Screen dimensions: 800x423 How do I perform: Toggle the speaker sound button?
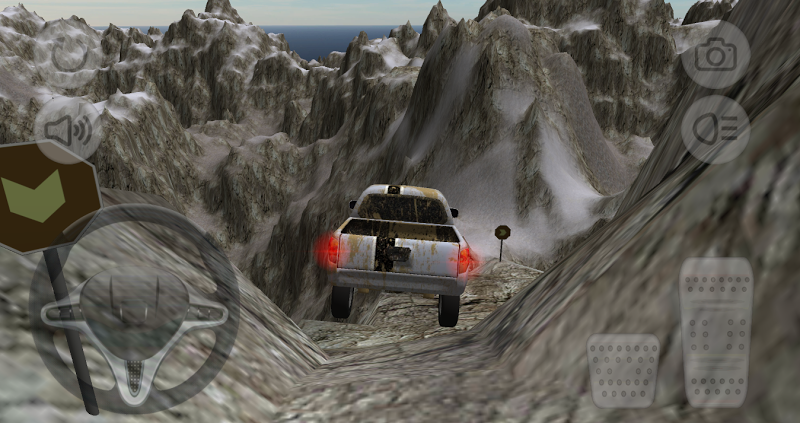67,129
